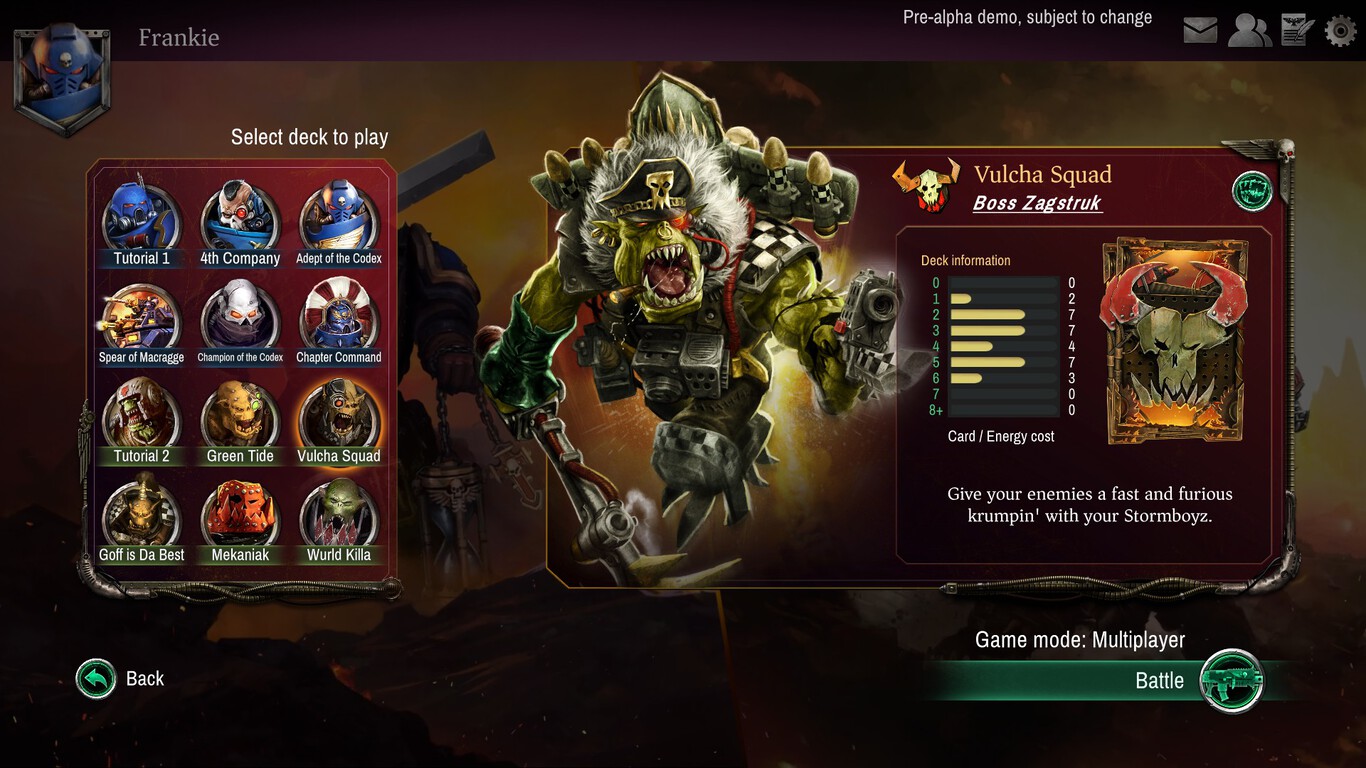1366x768 pixels.
Task: Open the settings gear icon
Action: [x=1340, y=30]
